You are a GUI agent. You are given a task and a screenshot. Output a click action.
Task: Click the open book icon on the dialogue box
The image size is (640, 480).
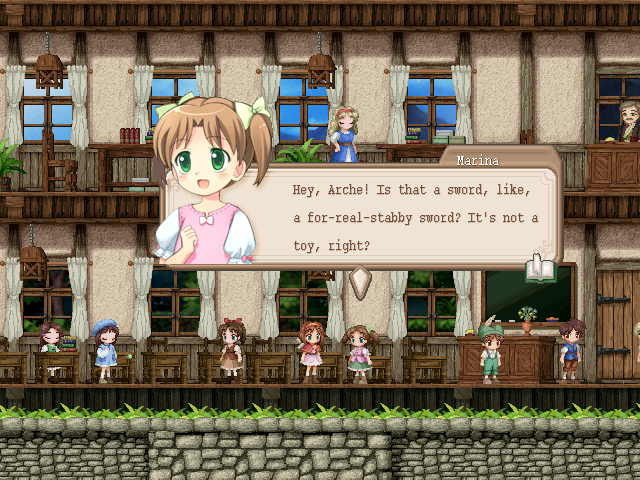click(x=539, y=267)
